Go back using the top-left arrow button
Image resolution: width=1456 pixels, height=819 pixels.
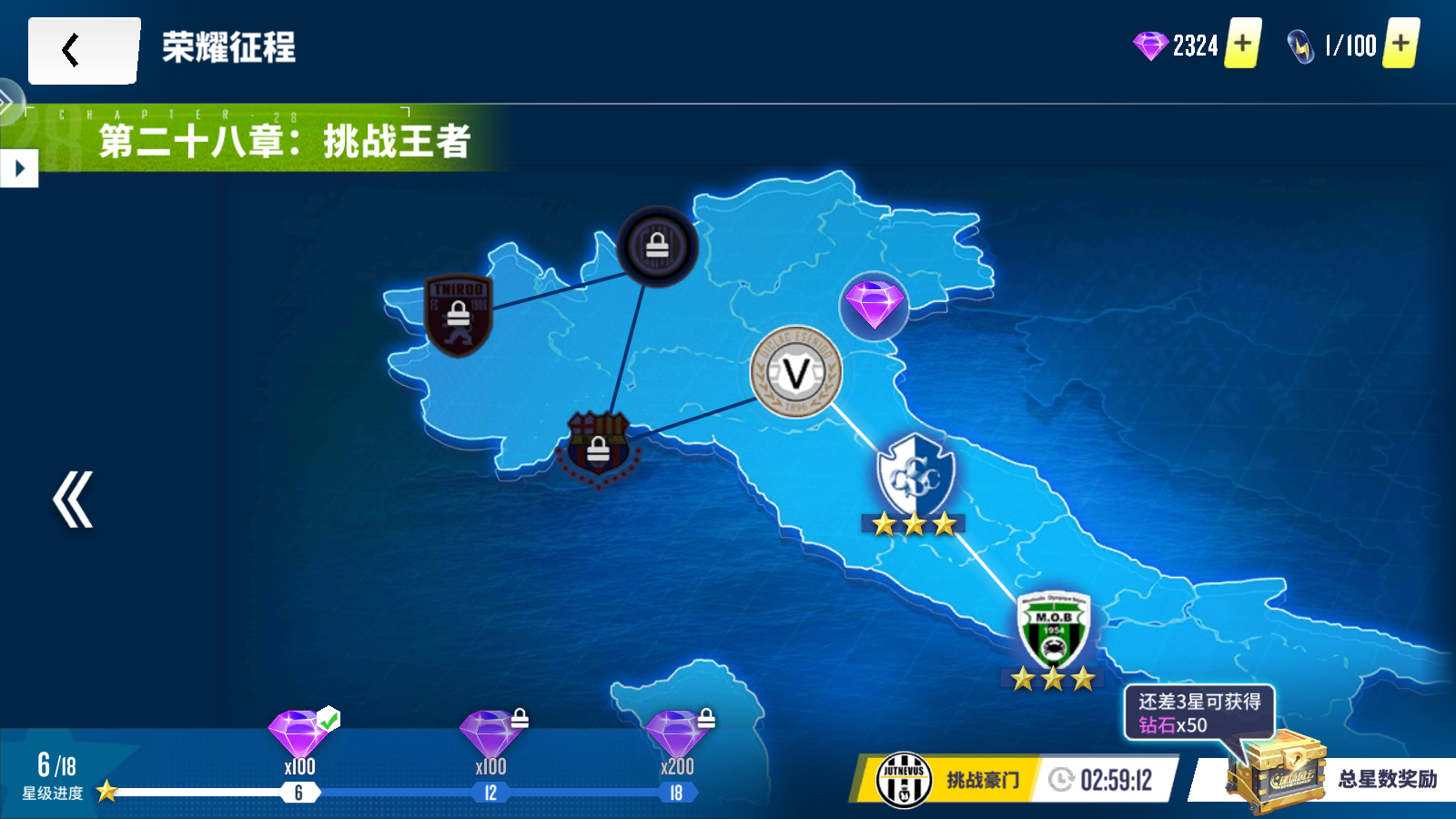pos(83,51)
